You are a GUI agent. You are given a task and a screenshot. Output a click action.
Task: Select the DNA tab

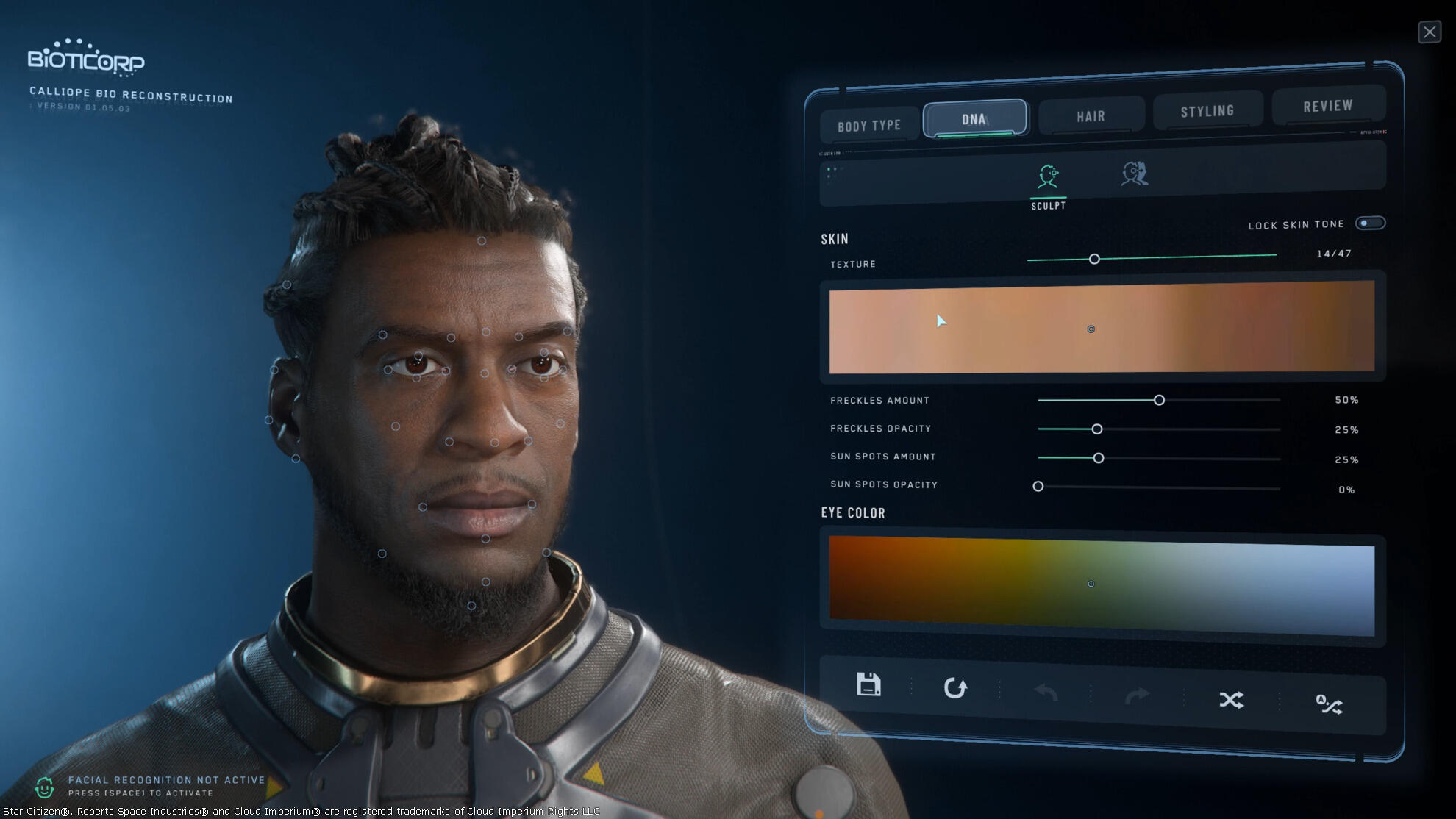[974, 118]
